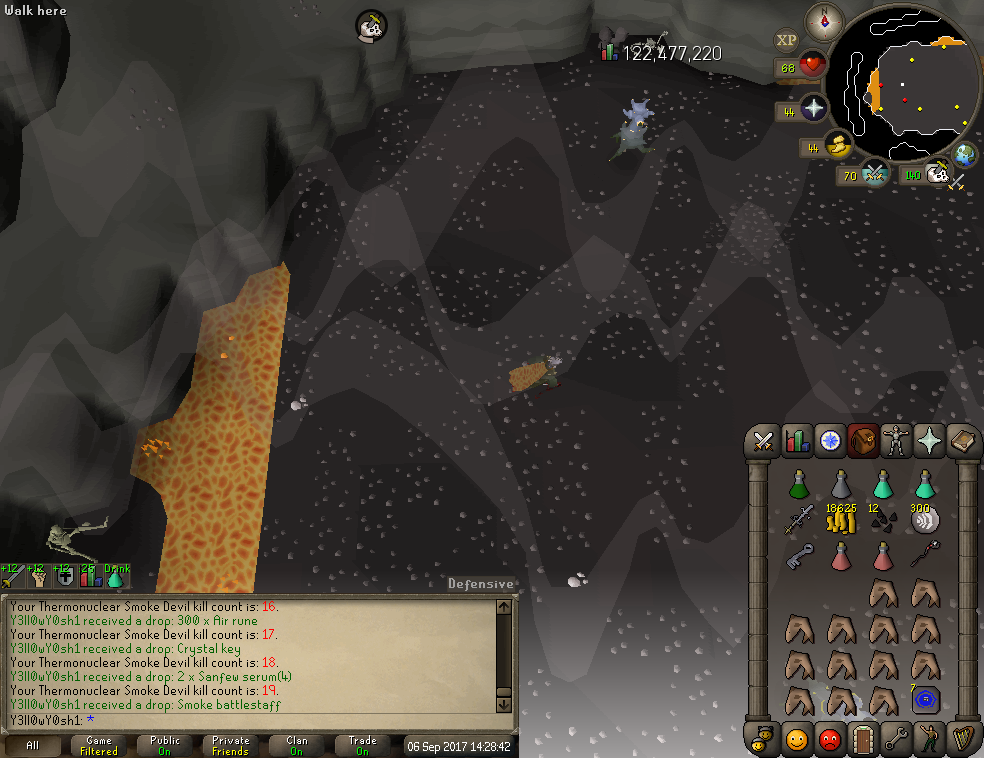Activate quick prayers via the prayer orb

coord(812,110)
